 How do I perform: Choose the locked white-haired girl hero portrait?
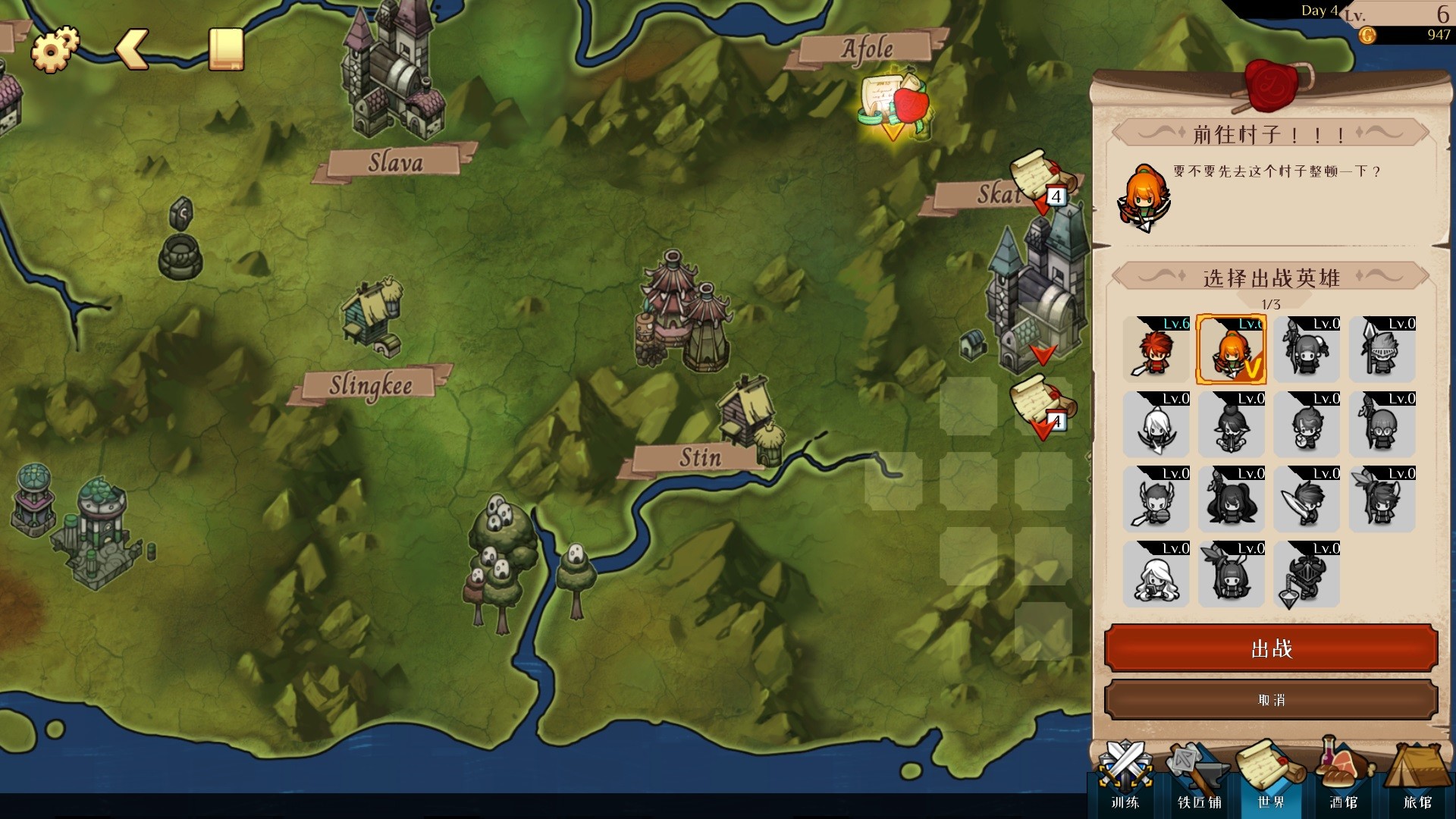click(1156, 575)
